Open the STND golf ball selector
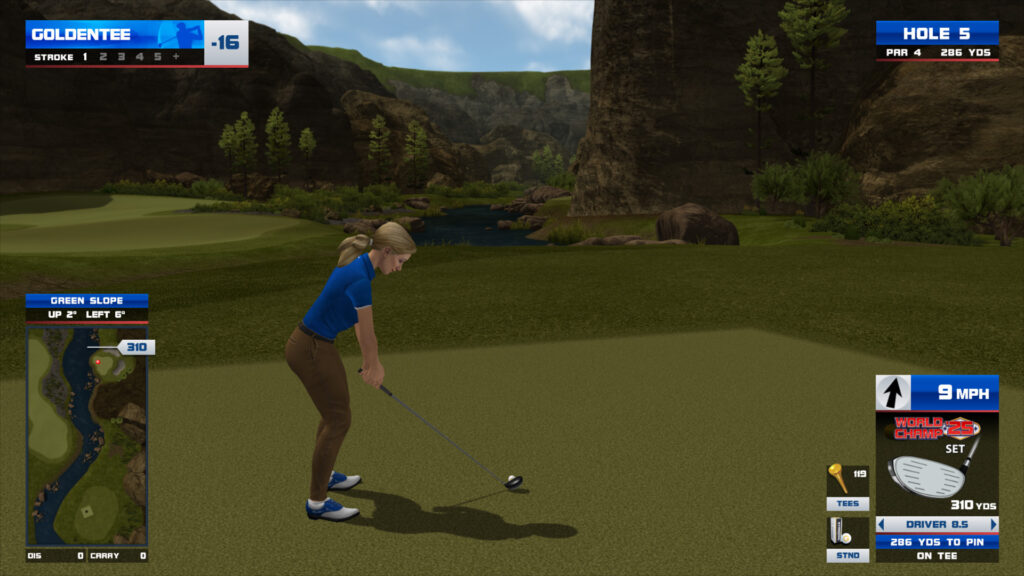This screenshot has width=1024, height=576. pos(847,555)
